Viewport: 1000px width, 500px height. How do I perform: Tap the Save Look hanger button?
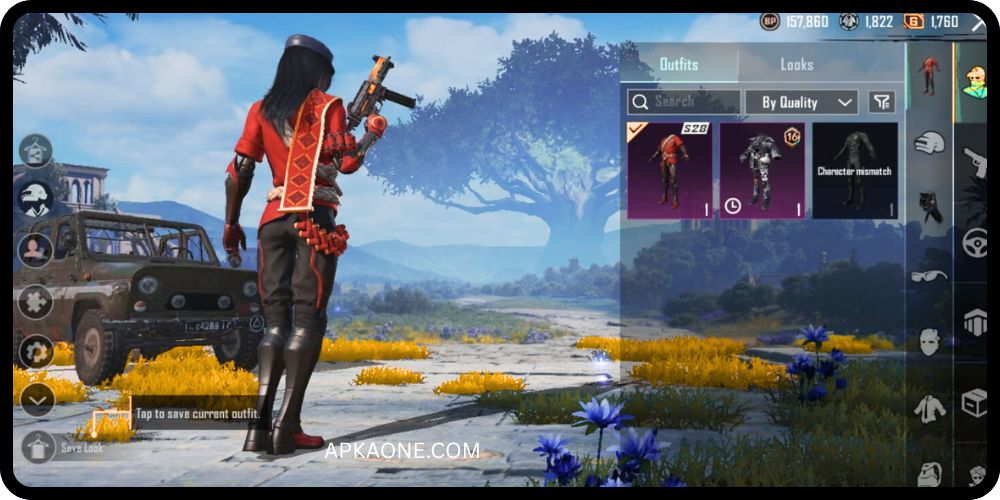[38, 447]
